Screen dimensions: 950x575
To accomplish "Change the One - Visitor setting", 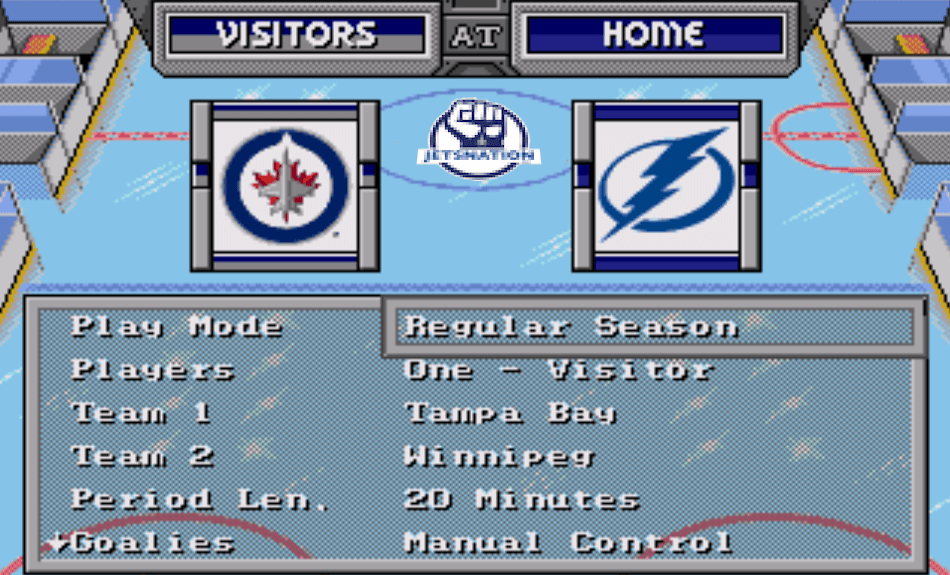I will click(x=558, y=370).
